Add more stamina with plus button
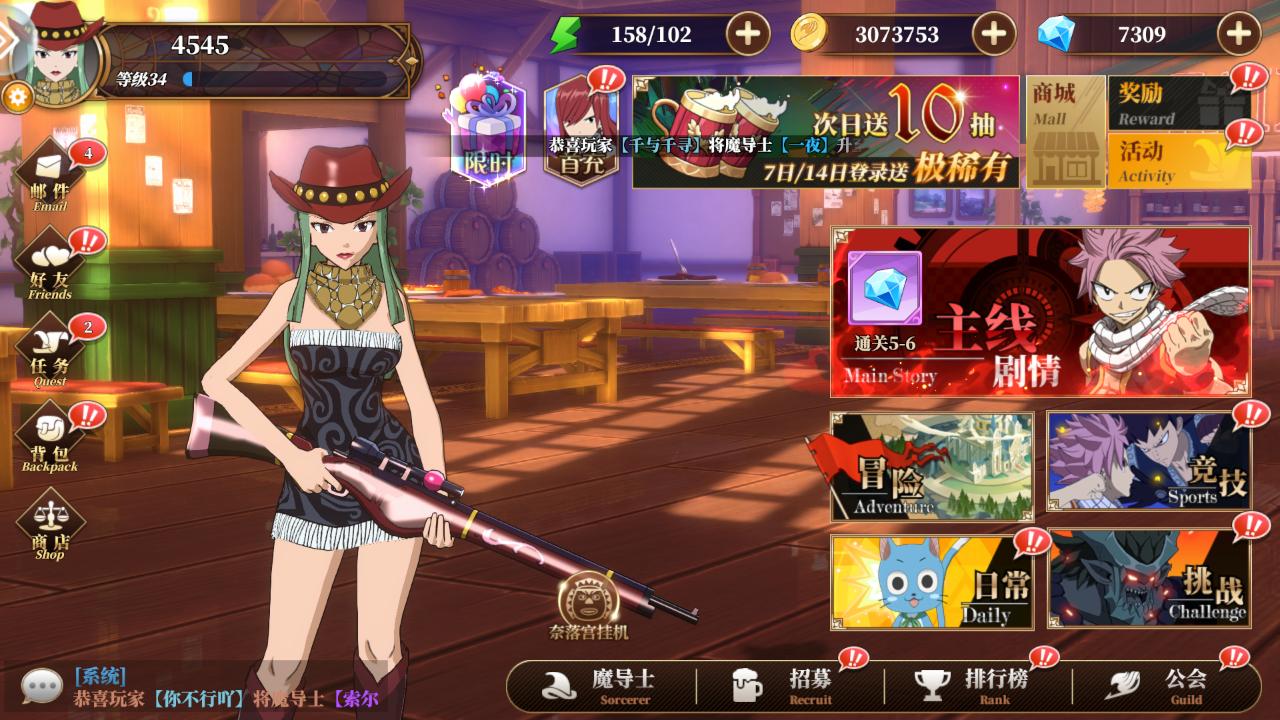 (747, 35)
